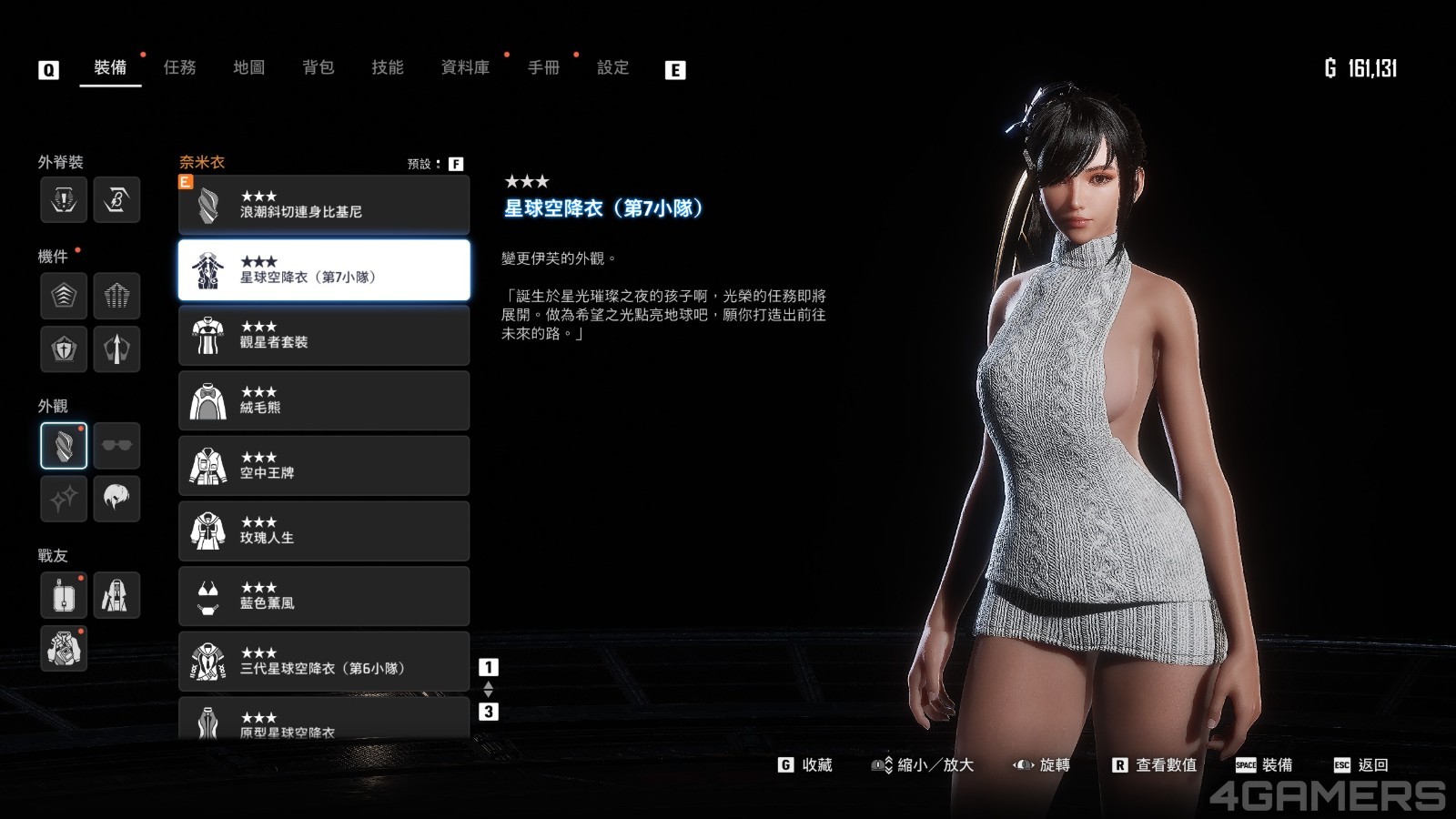This screenshot has height=819, width=1456.
Task: Click the 返回 back button
Action: click(x=1361, y=765)
